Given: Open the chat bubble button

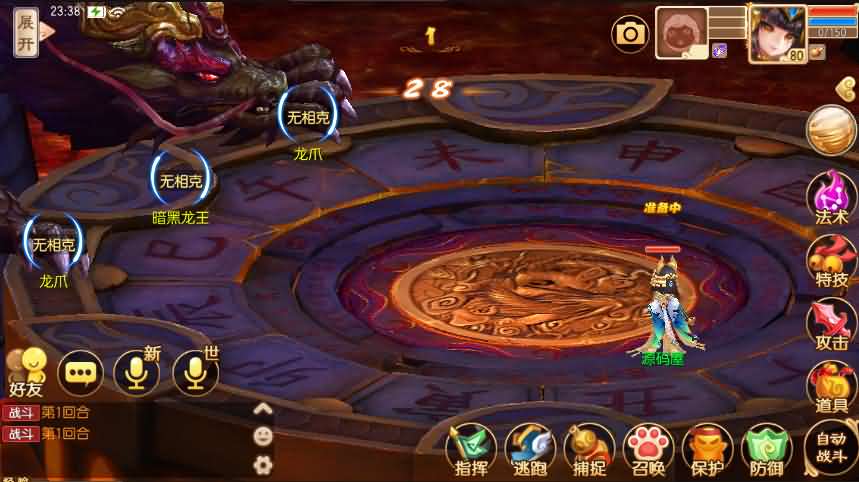Looking at the screenshot, I should click(80, 373).
